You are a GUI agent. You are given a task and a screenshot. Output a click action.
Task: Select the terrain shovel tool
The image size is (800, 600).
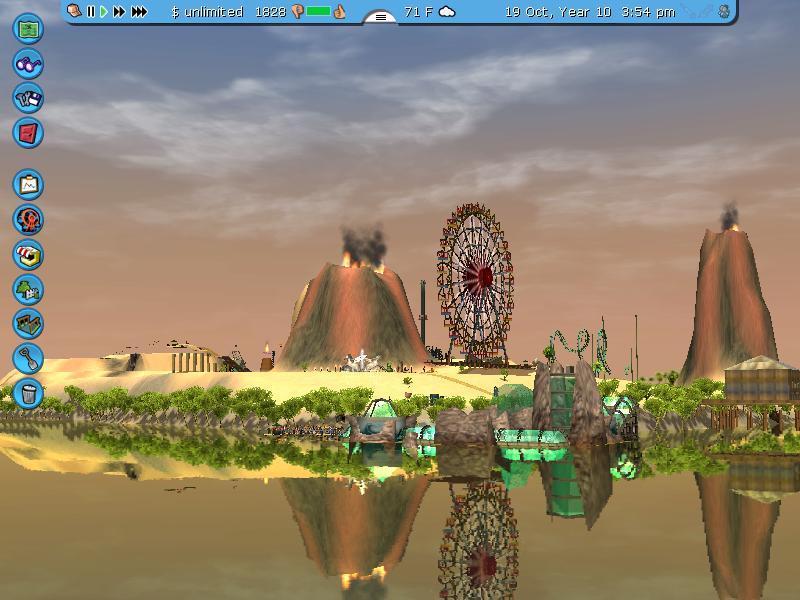(x=28, y=358)
